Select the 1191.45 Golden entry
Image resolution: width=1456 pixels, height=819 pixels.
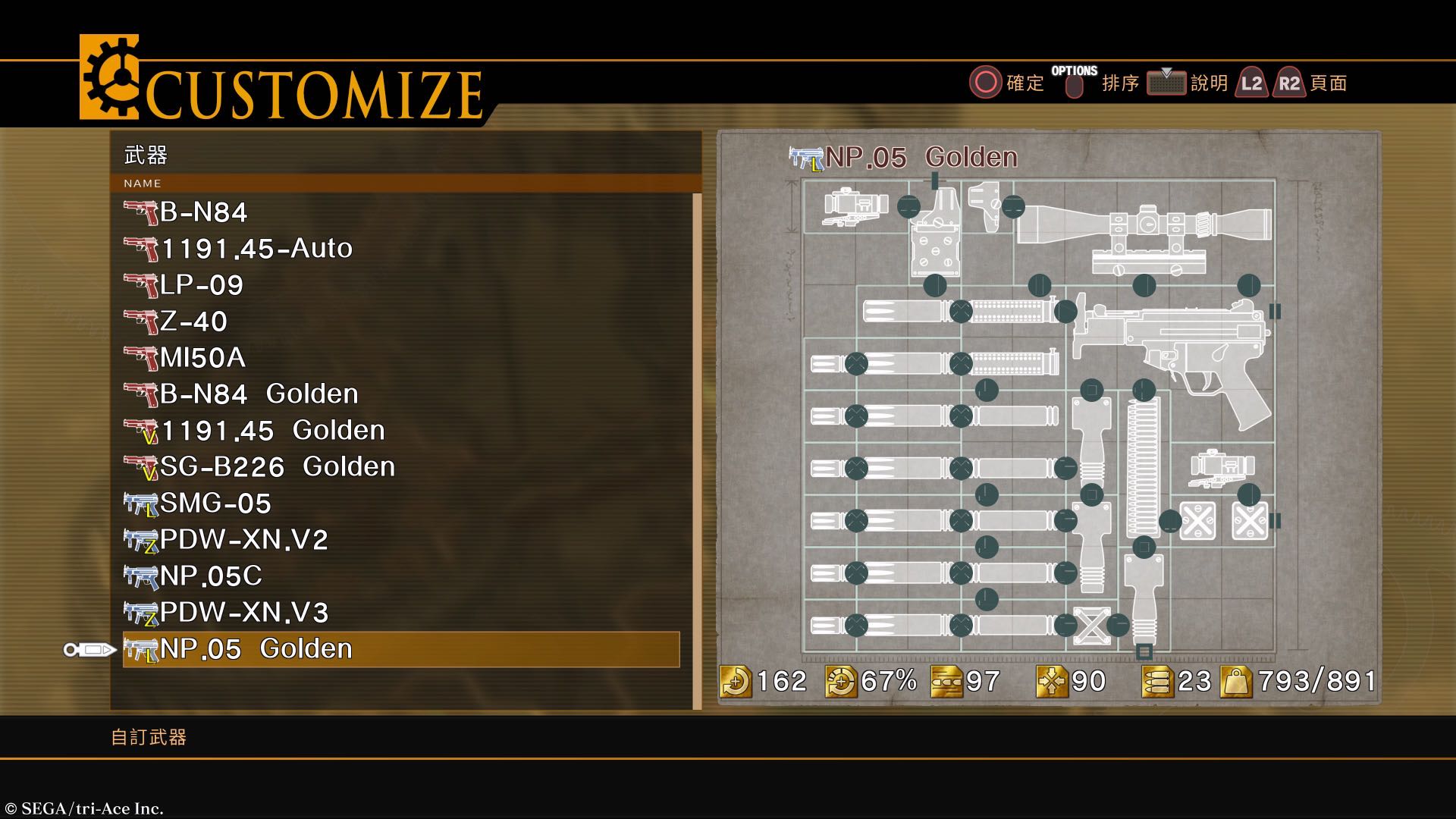click(x=273, y=431)
